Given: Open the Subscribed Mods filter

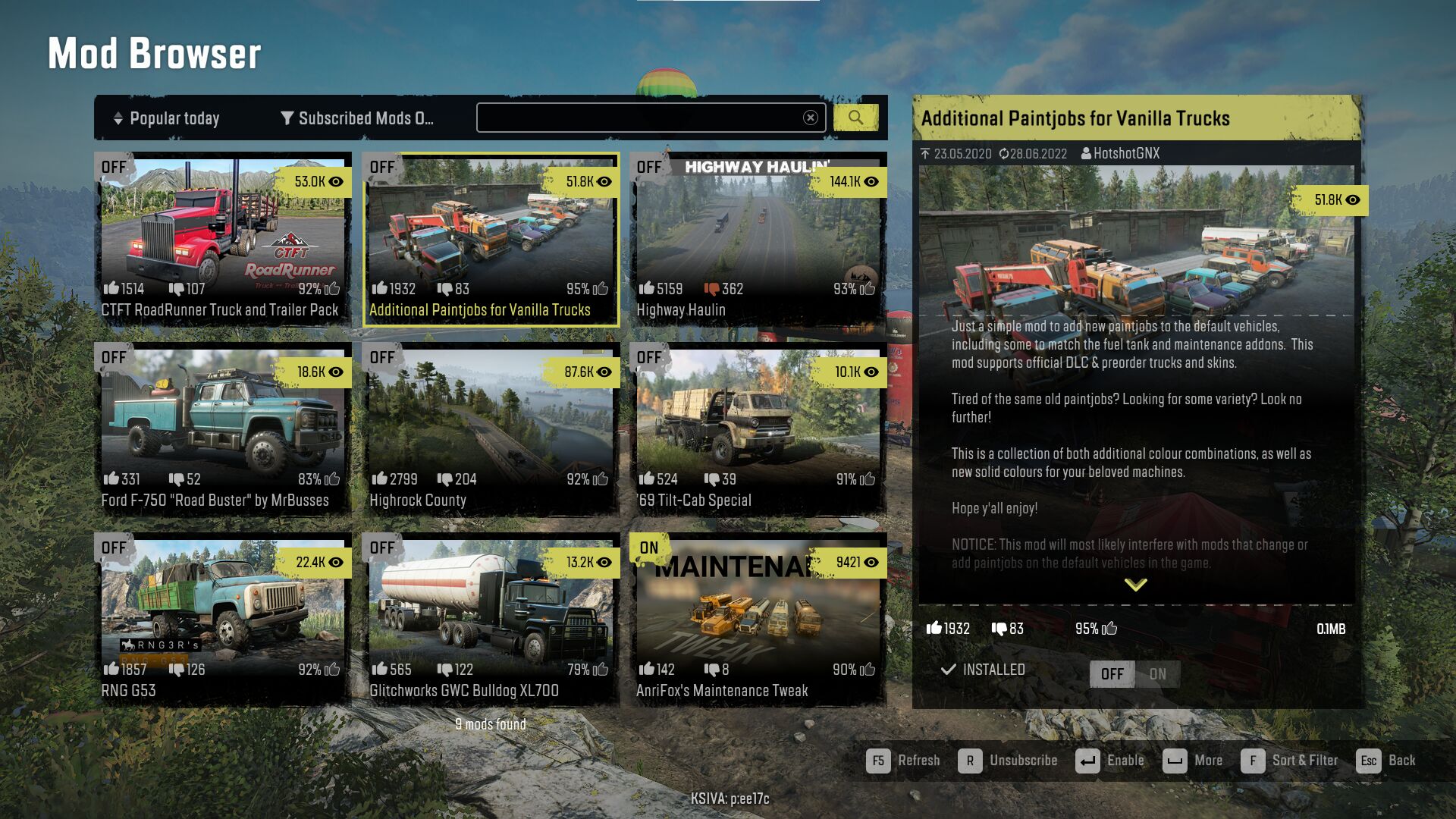Looking at the screenshot, I should coord(356,118).
